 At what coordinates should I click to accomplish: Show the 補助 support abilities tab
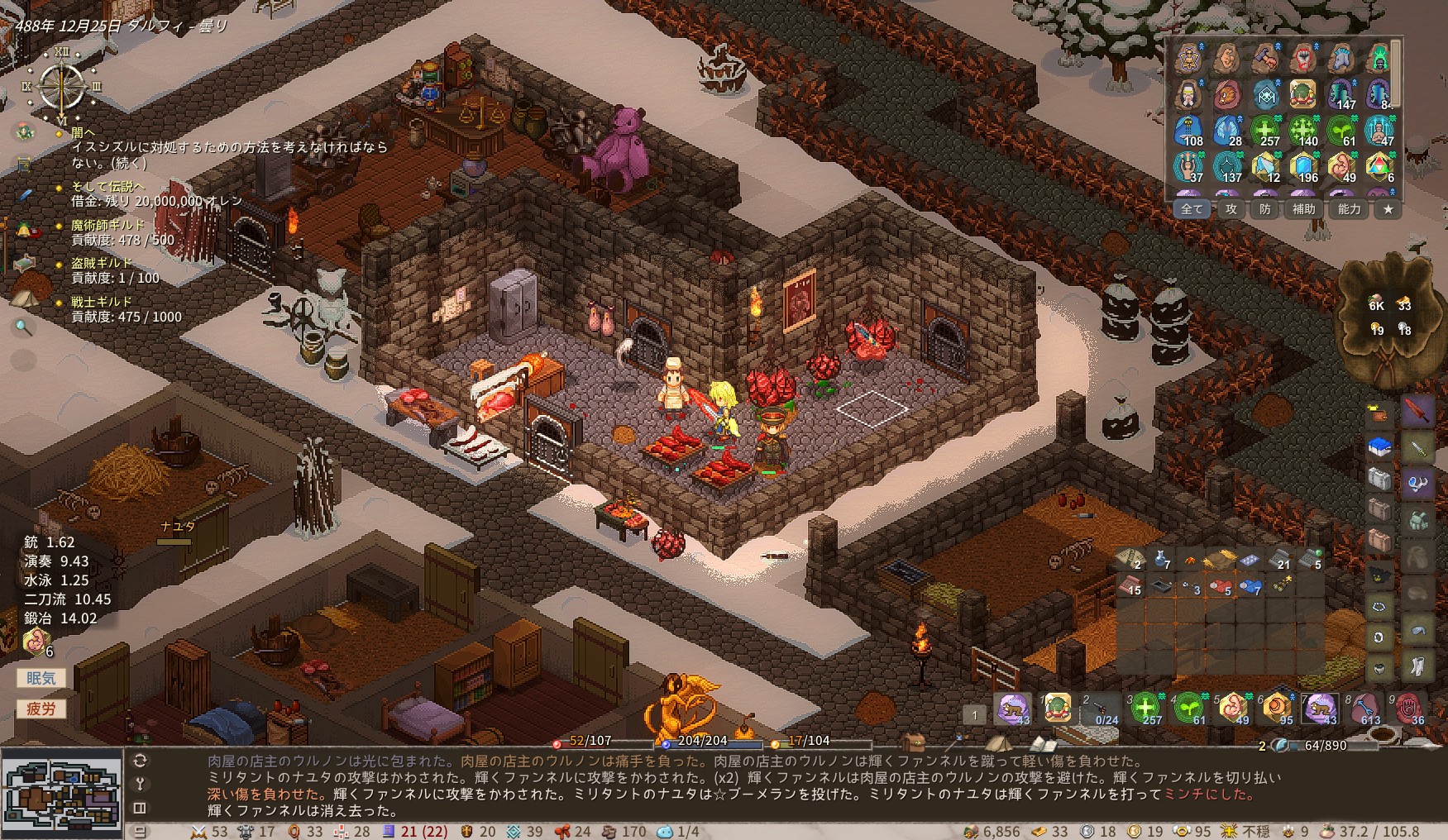coord(1304,210)
